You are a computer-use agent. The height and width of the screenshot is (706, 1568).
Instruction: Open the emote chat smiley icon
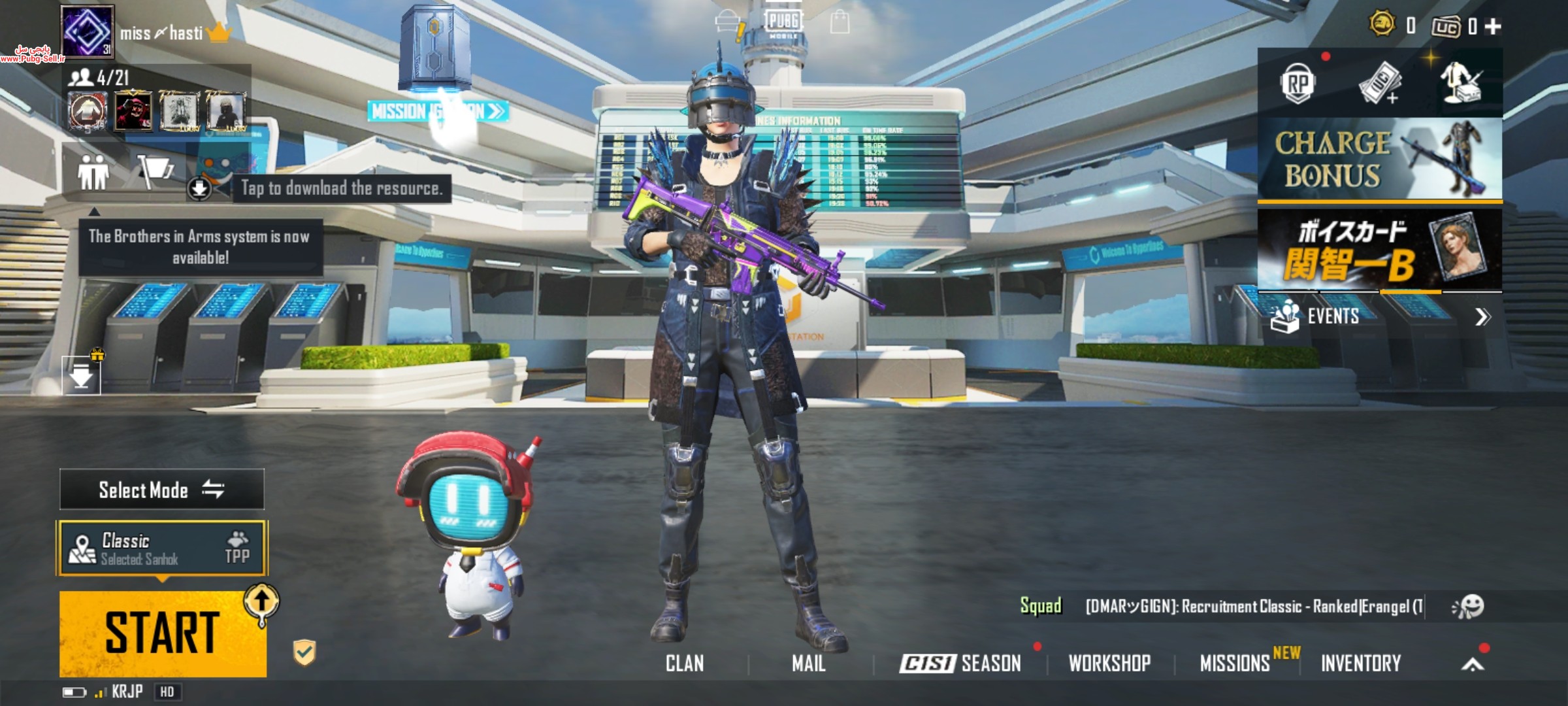coord(1468,607)
